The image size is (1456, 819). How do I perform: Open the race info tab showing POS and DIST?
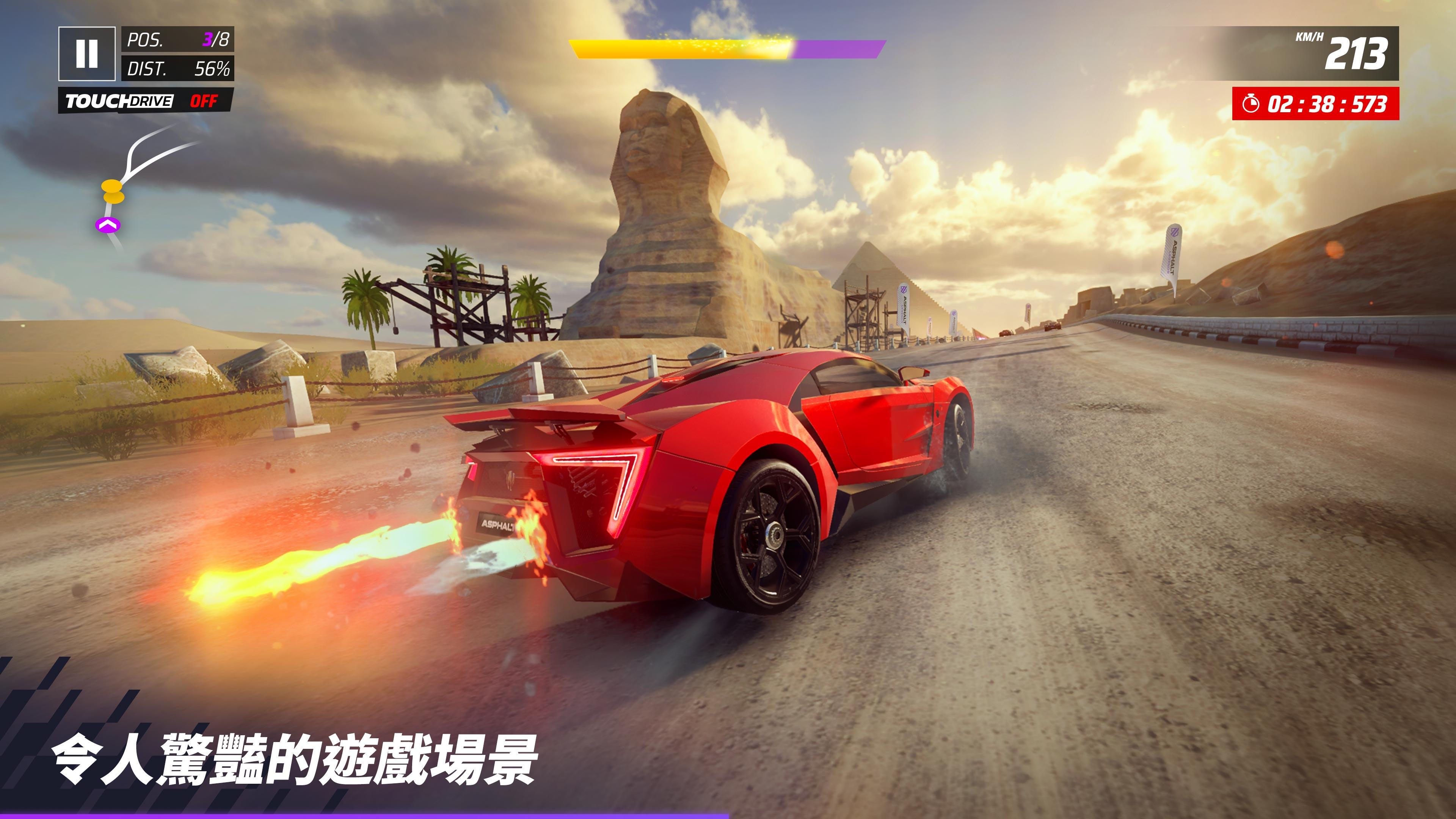click(178, 54)
